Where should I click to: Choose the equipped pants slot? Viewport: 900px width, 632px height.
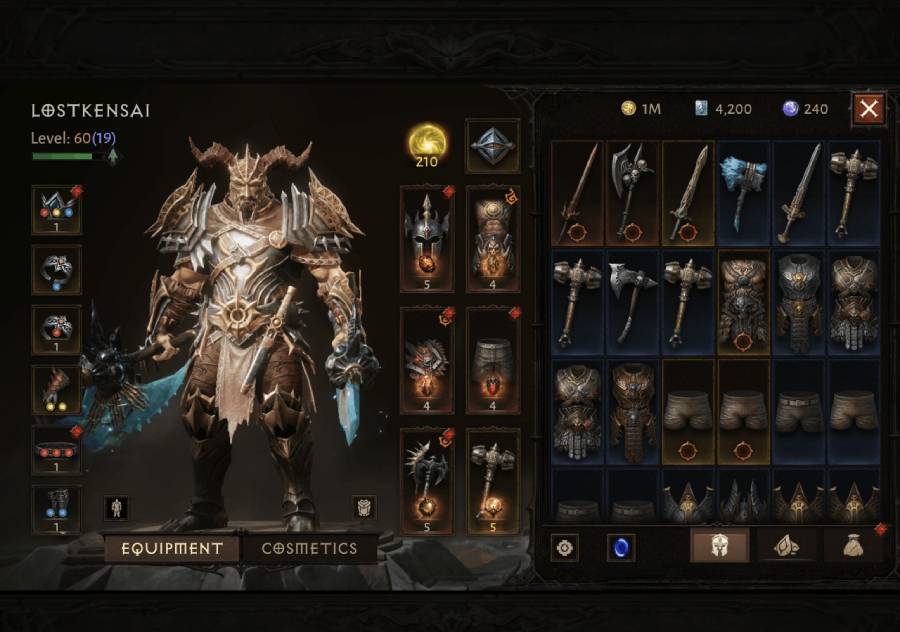[x=492, y=360]
